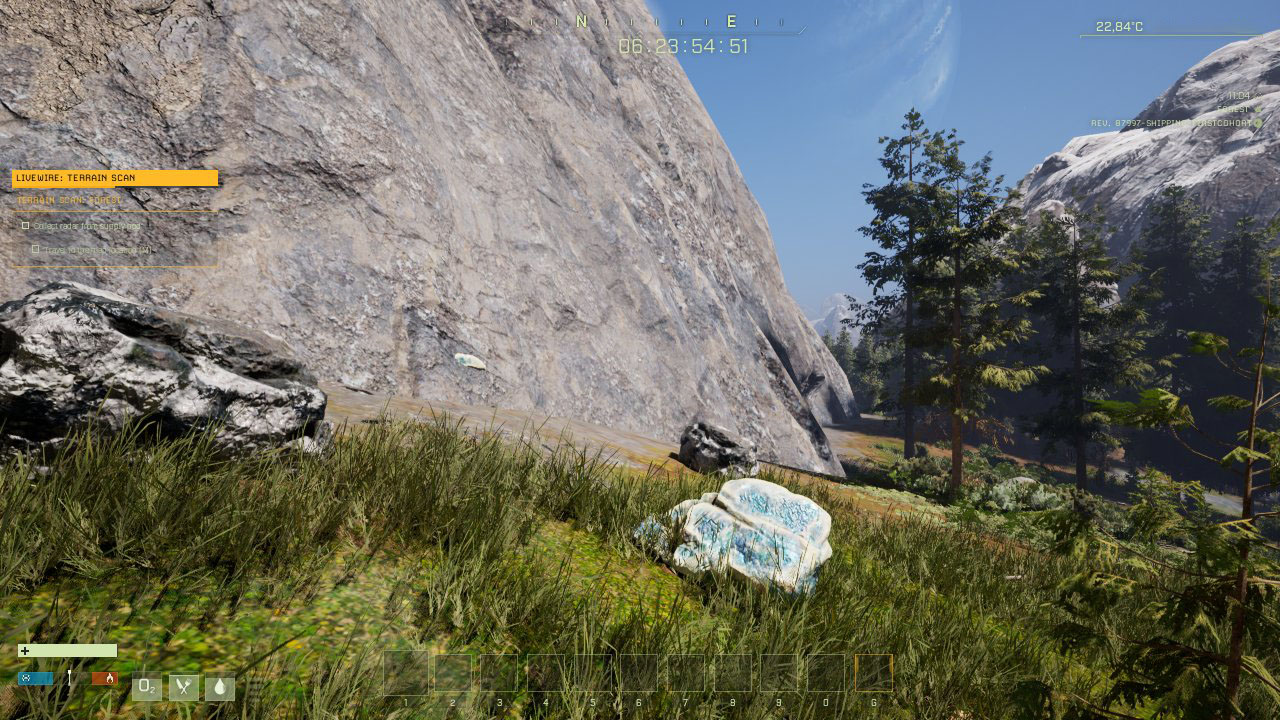
Task: Select the water droplet status icon
Action: tap(219, 687)
